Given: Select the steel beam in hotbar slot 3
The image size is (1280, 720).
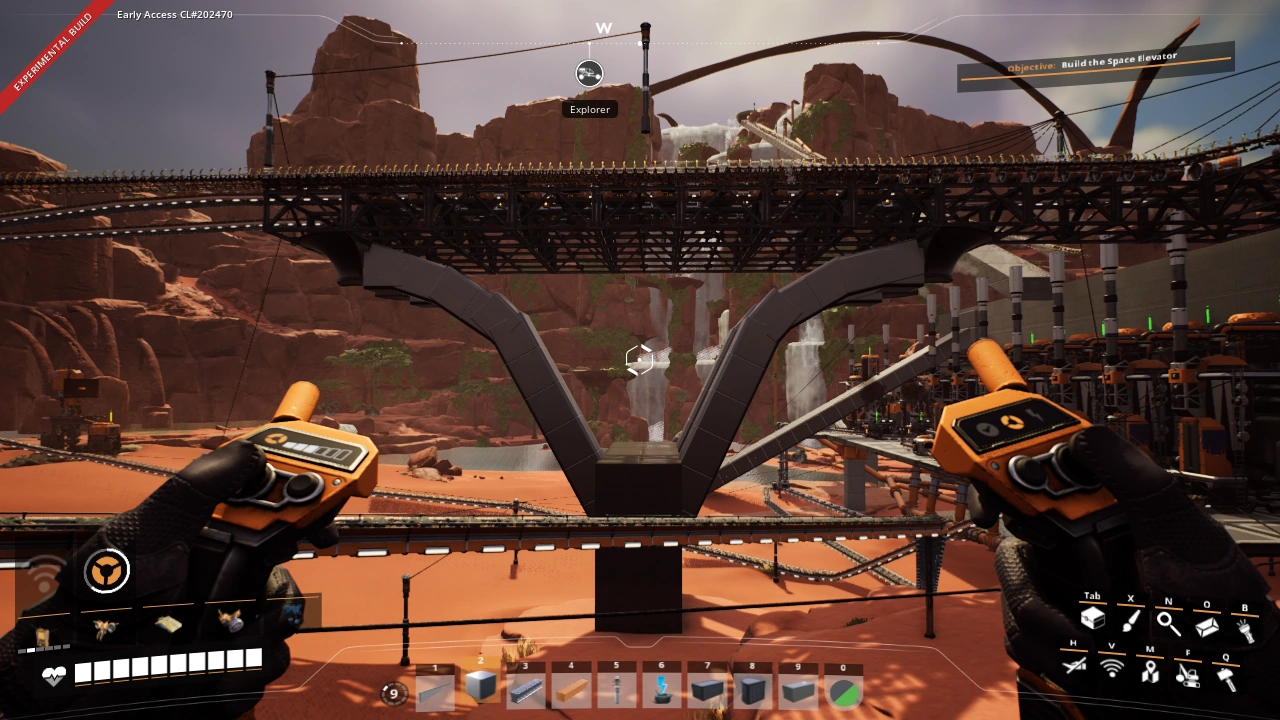Looking at the screenshot, I should (x=526, y=690).
